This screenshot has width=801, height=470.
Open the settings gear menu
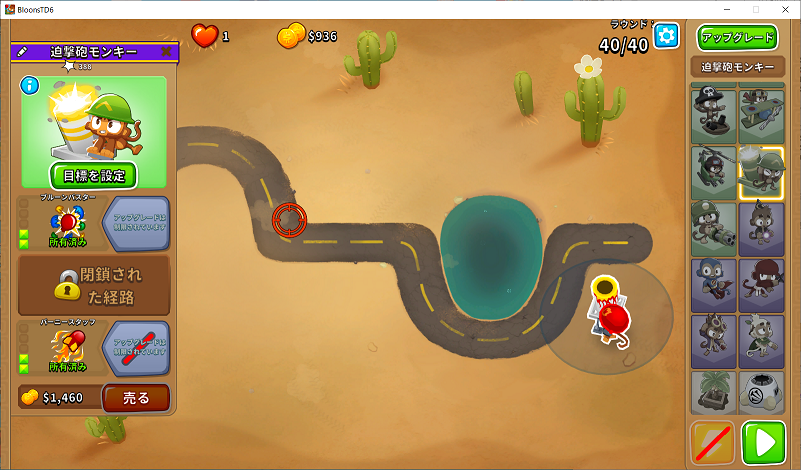pyautogui.click(x=666, y=36)
